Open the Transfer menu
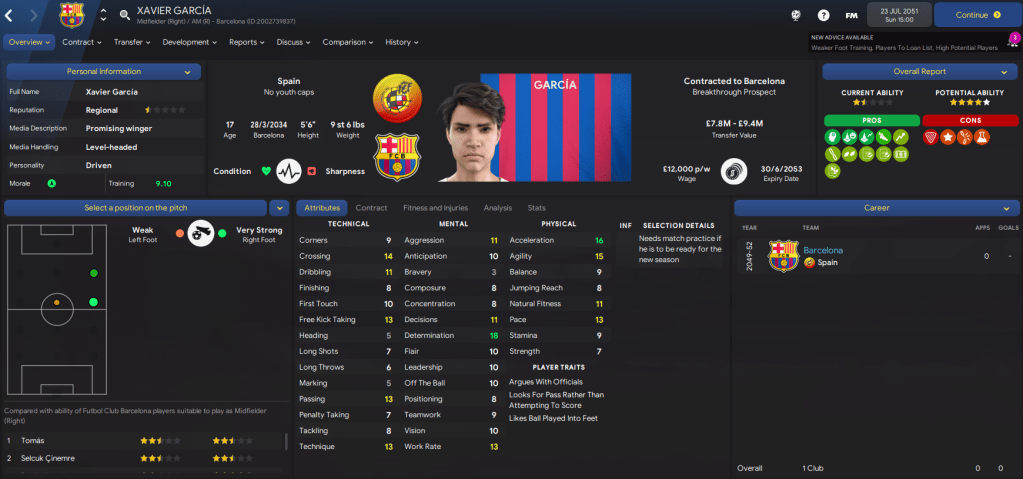1023x479 pixels. (131, 42)
